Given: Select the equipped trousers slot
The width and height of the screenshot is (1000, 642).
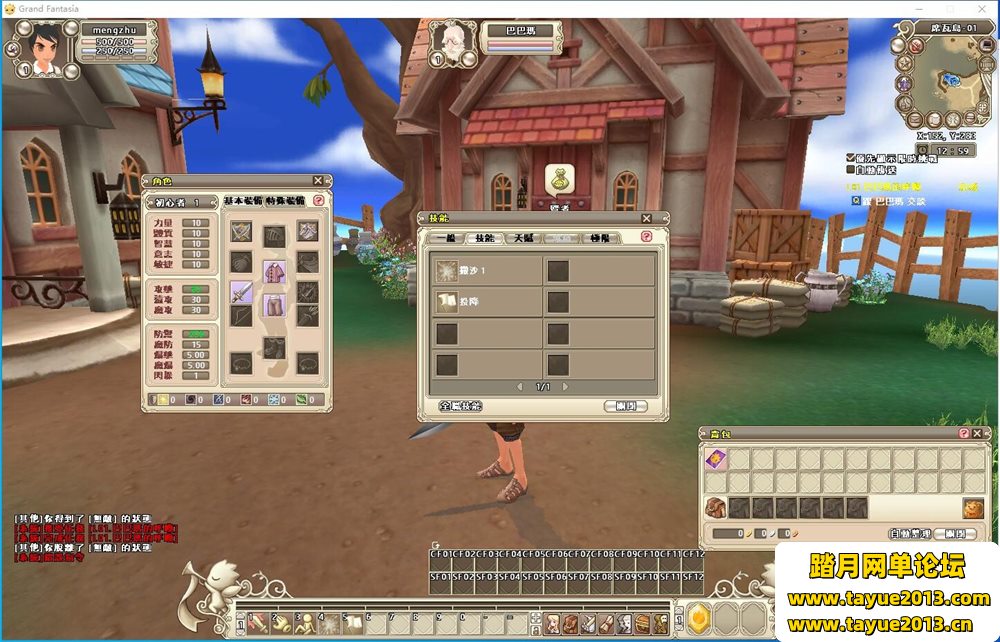Looking at the screenshot, I should (x=274, y=306).
